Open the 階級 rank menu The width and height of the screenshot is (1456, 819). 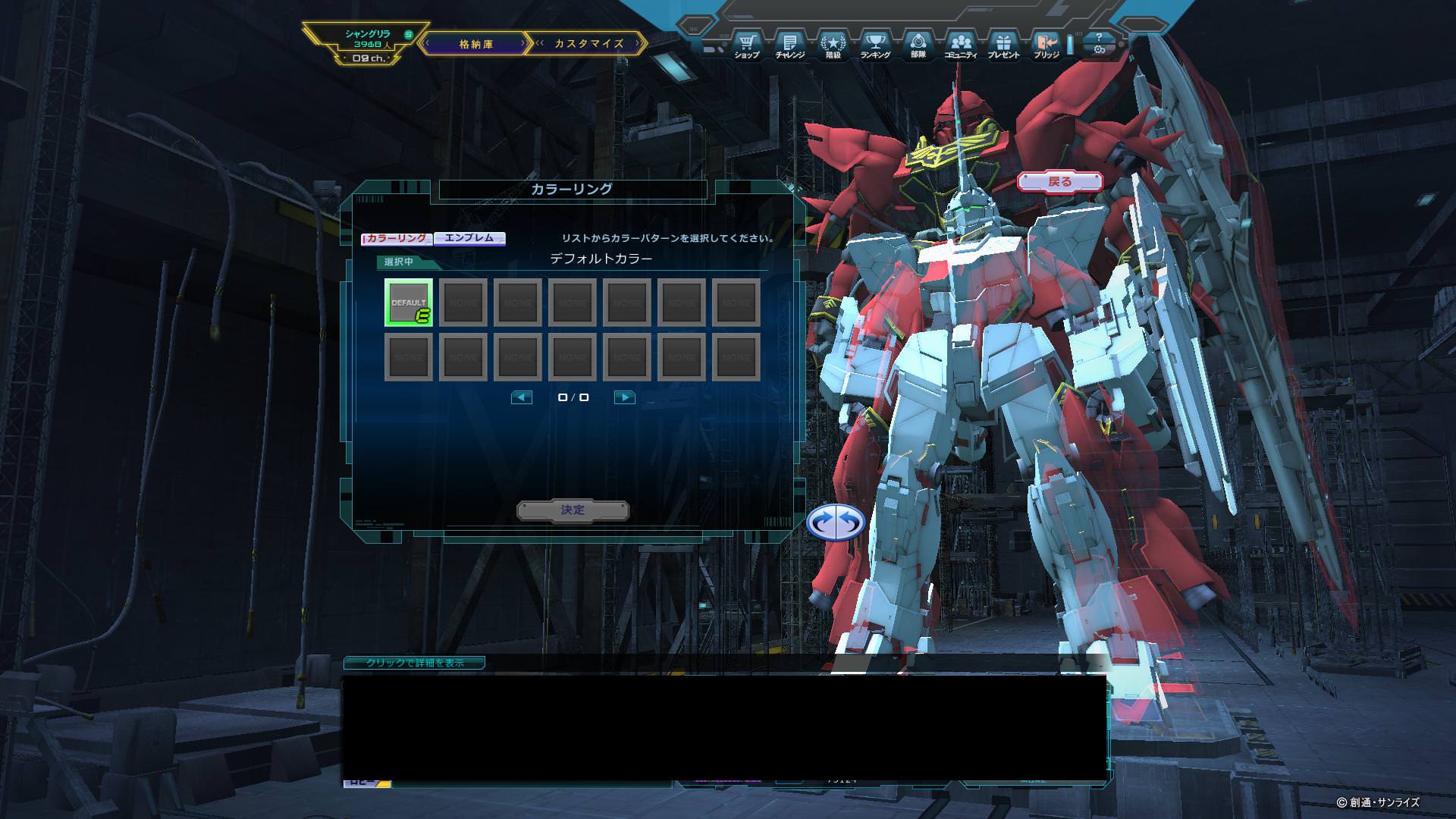tap(833, 45)
